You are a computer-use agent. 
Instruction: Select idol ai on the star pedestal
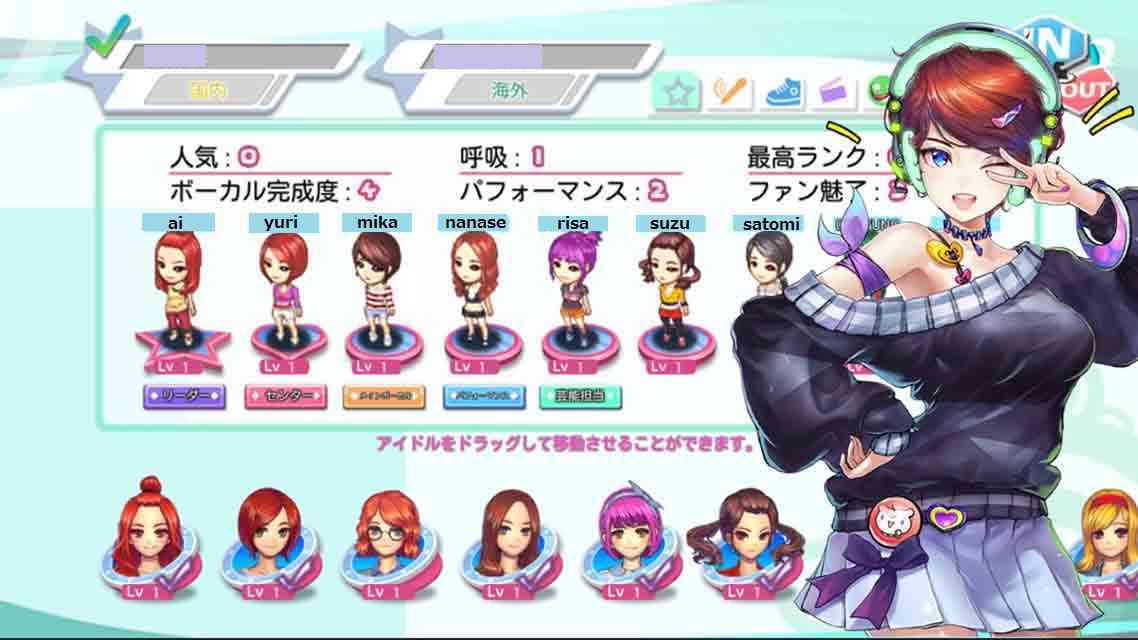(178, 290)
